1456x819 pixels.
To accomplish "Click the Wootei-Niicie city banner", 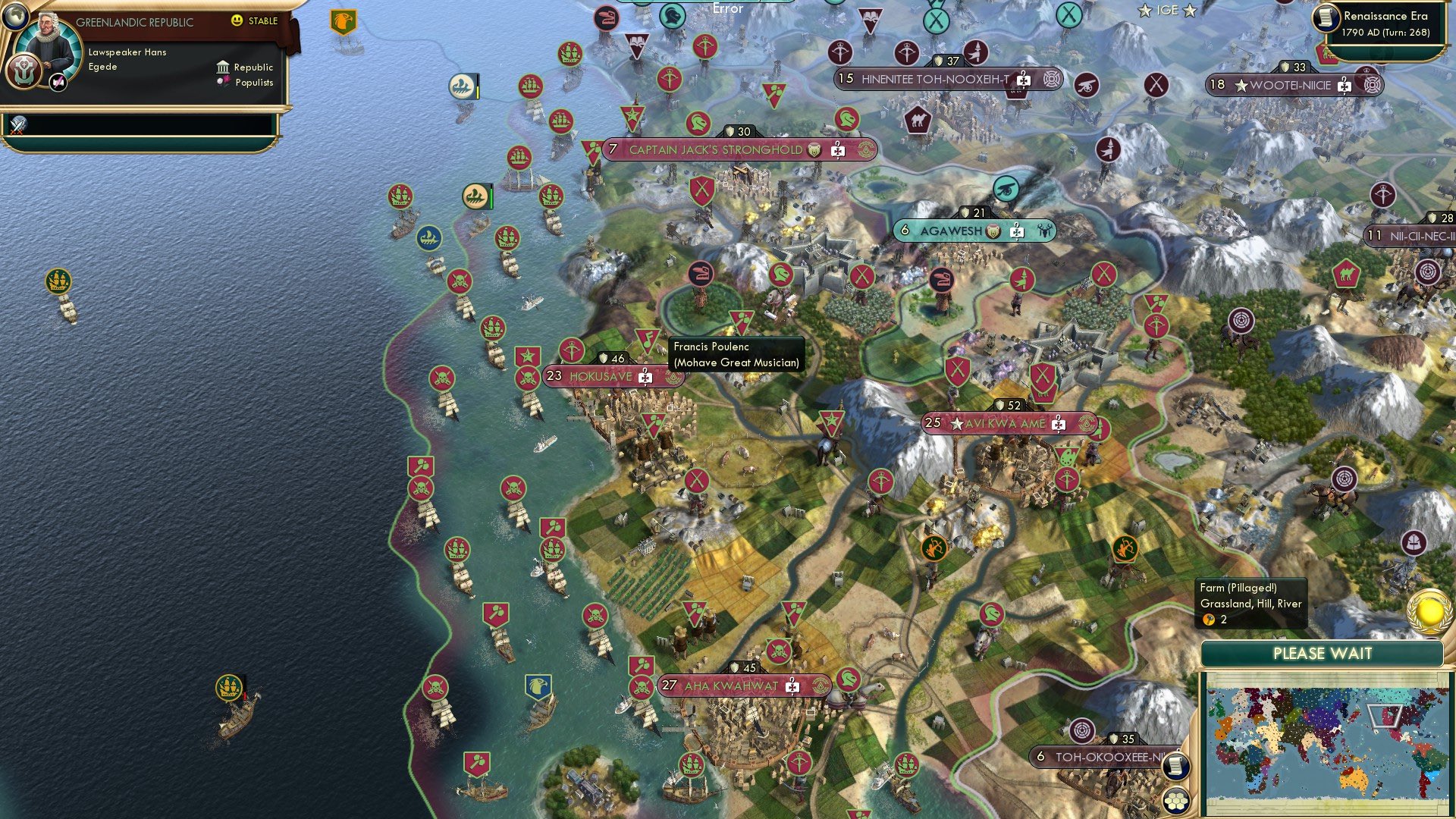I will point(1289,86).
